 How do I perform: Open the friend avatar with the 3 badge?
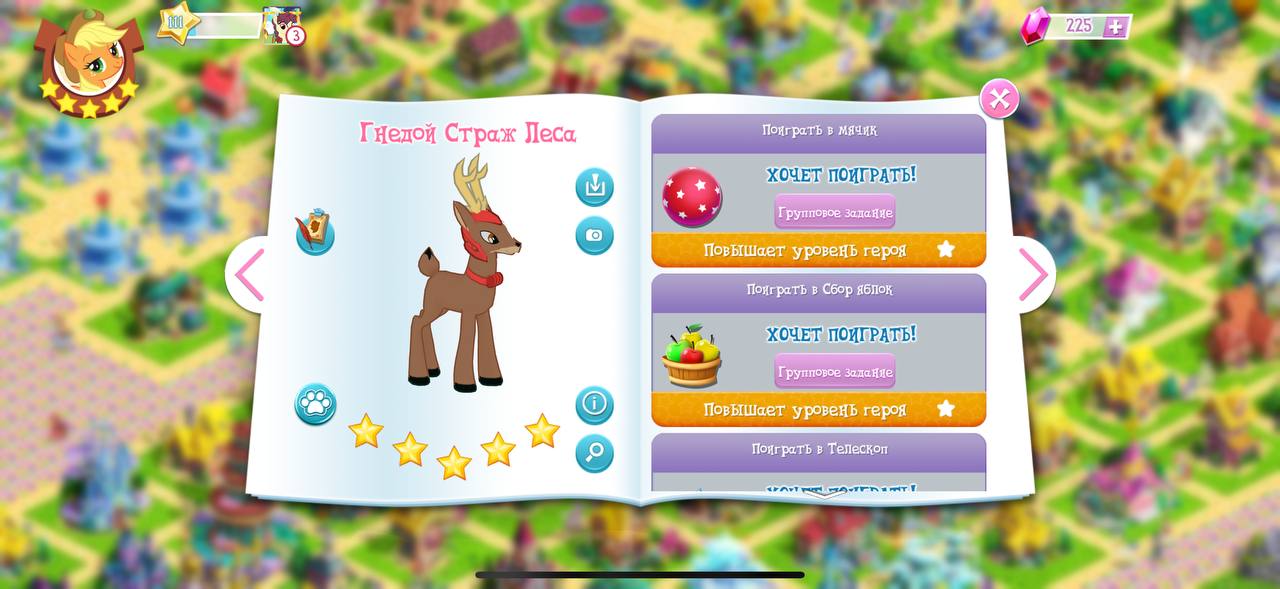pyautogui.click(x=282, y=25)
